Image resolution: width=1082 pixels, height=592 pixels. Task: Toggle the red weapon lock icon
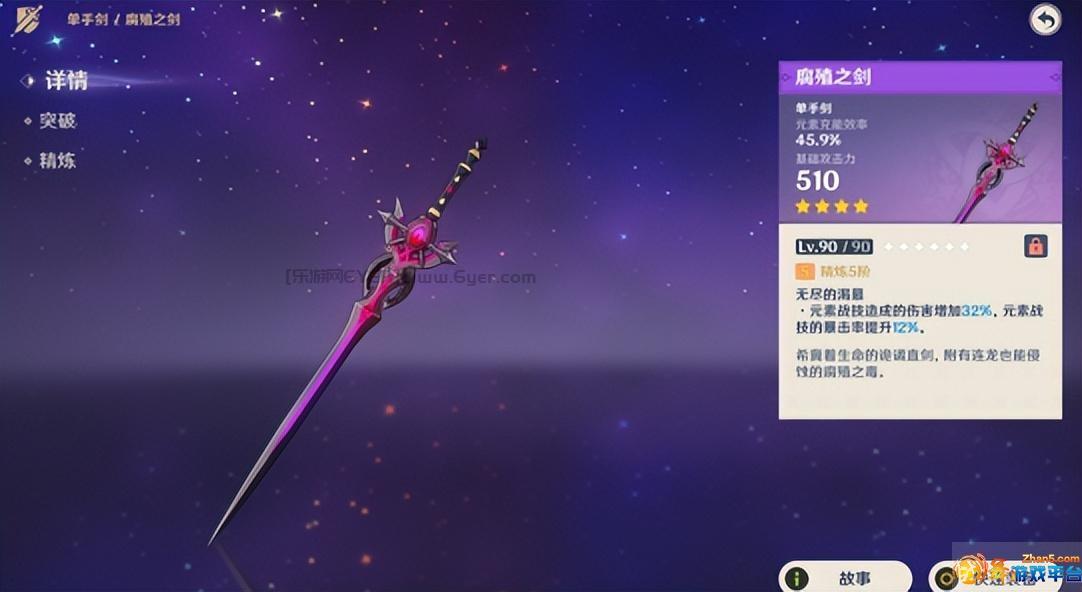pos(1035,246)
